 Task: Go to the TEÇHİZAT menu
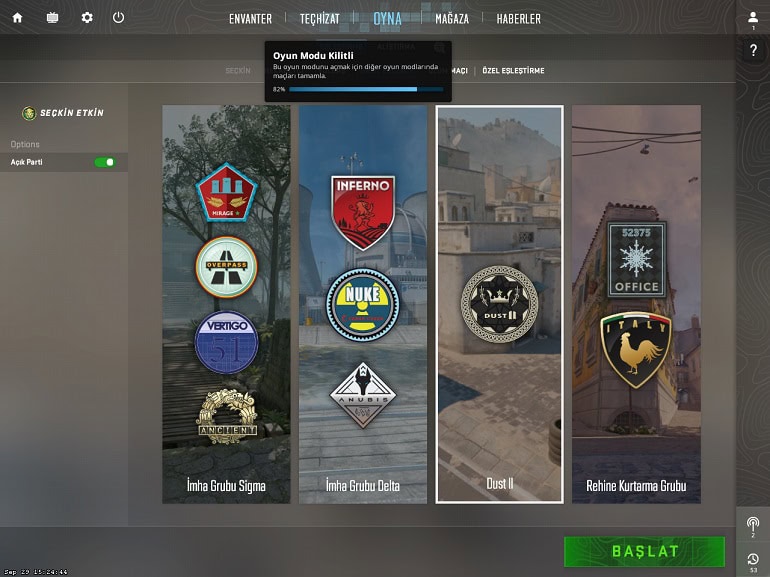coord(320,19)
